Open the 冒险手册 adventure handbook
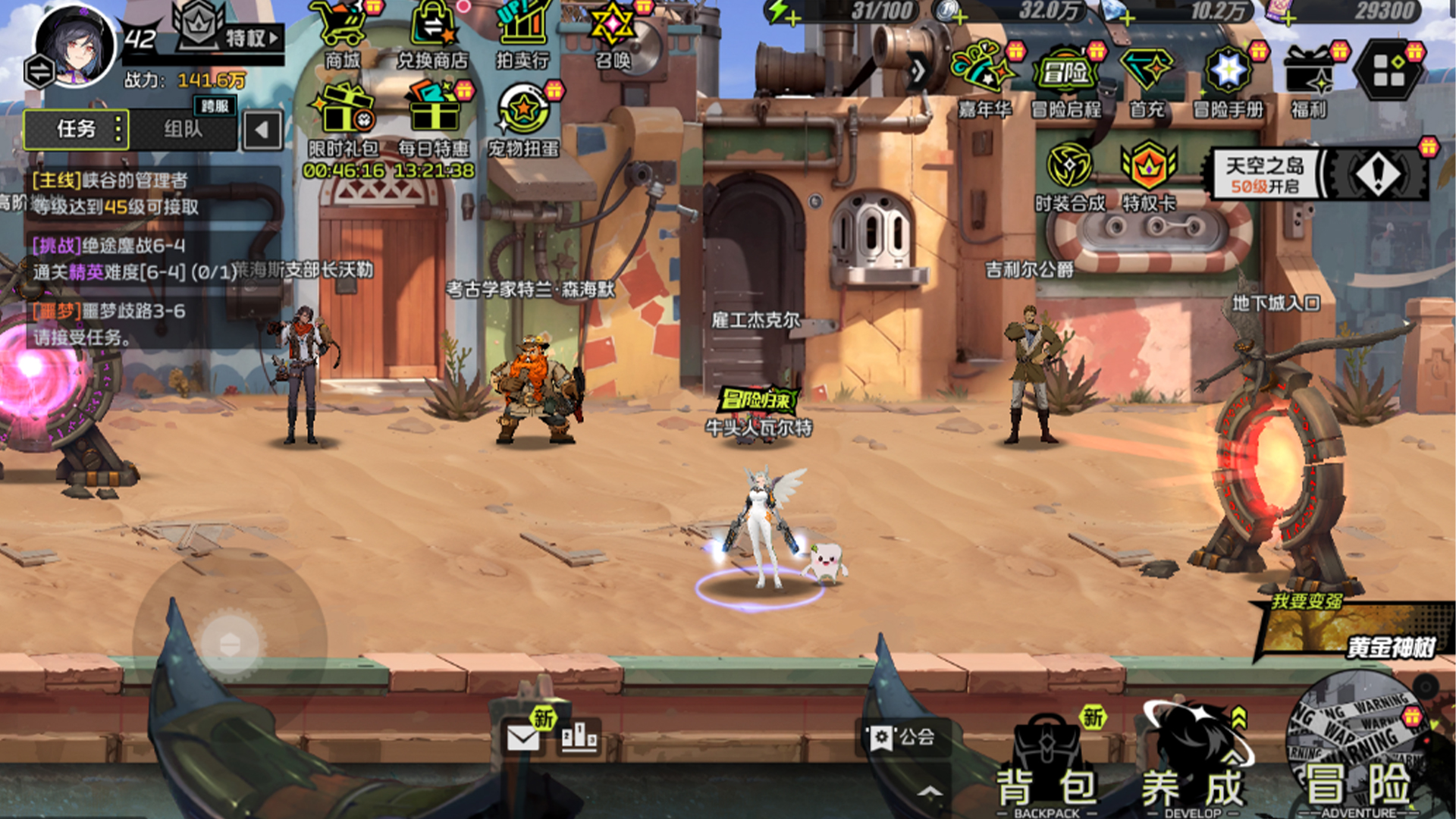Screen dimensions: 1456x819 pyautogui.click(x=1228, y=80)
